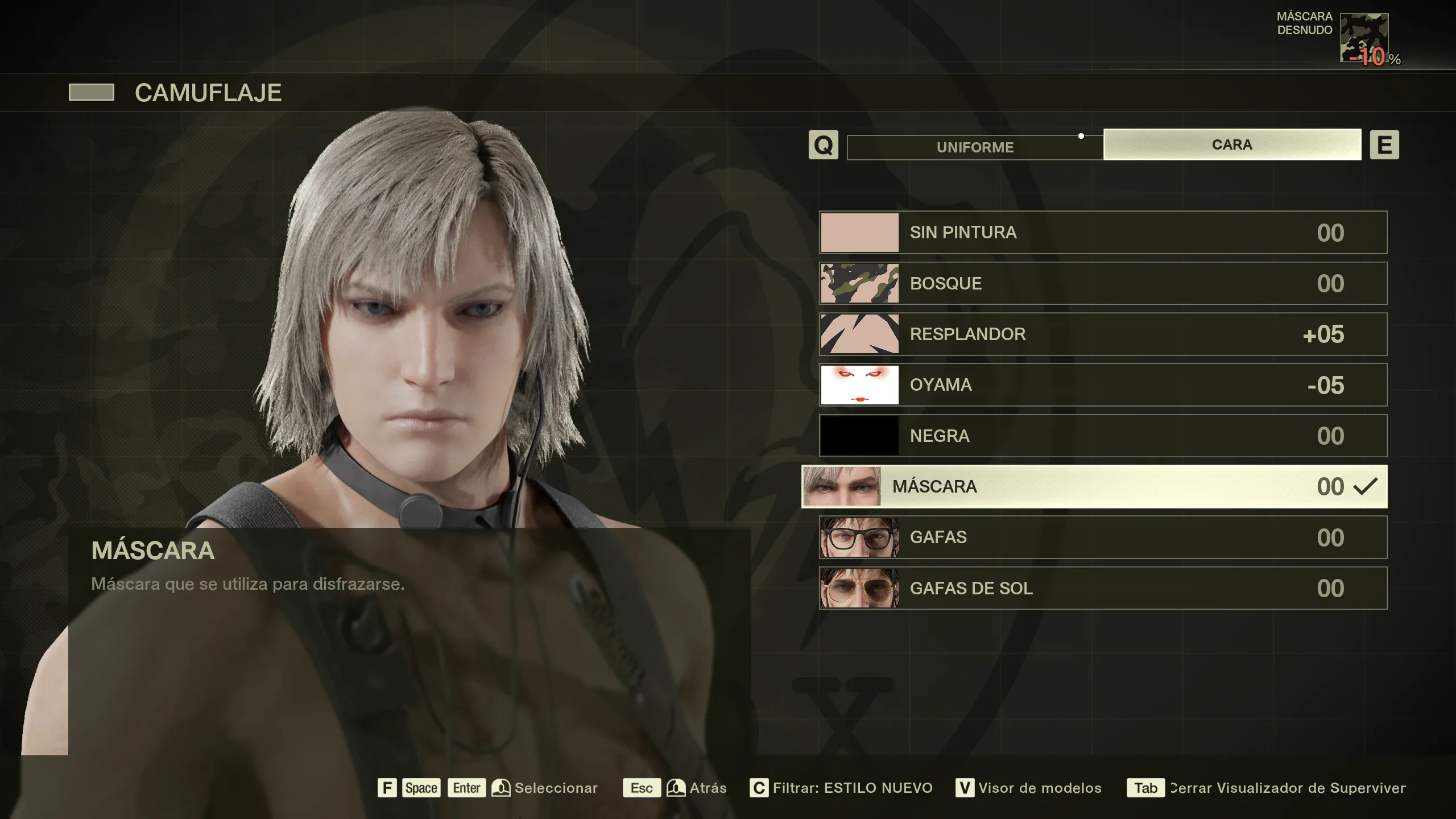Screen dimensions: 1456x819
Task: Select the MÁSCARA entry
Action: (x=1094, y=486)
